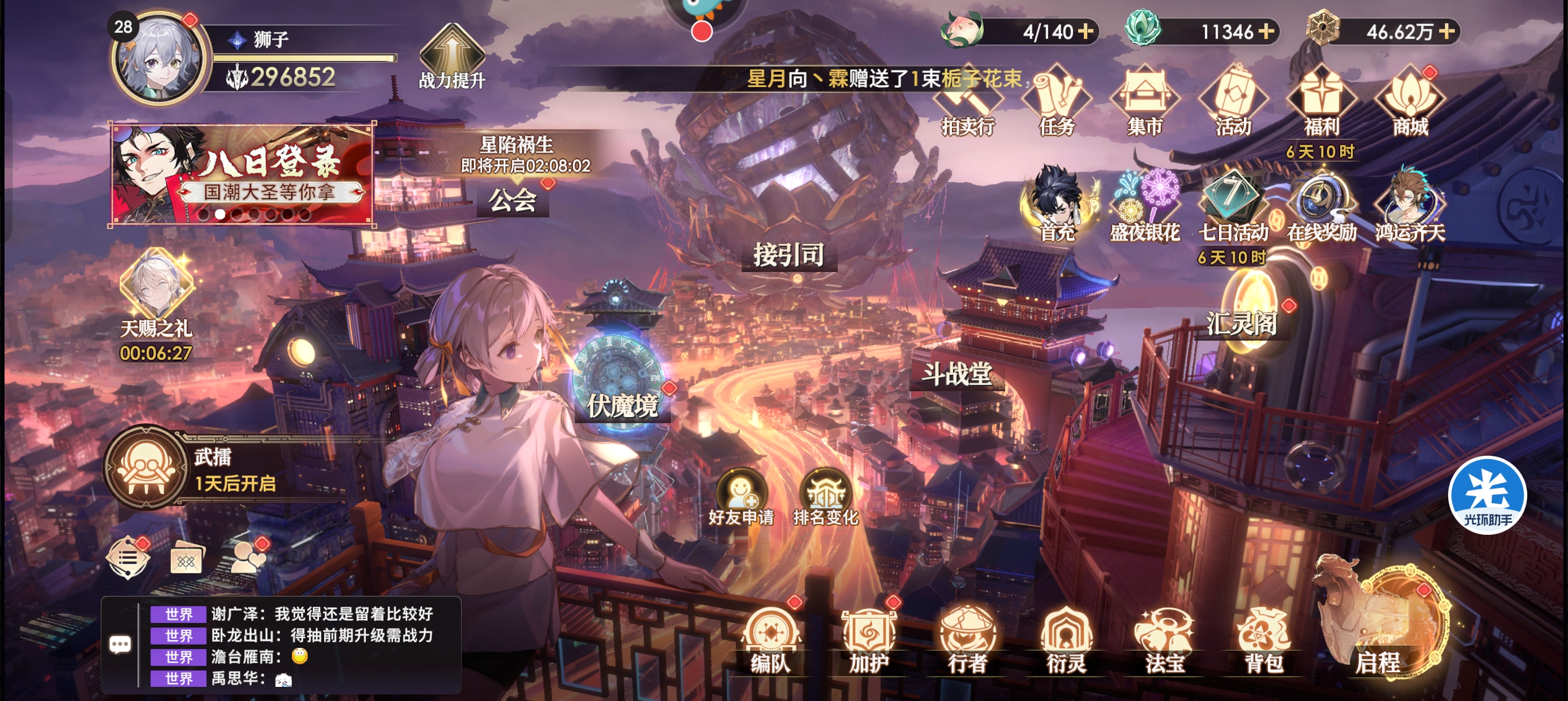
Task: Visit the 集市 market
Action: (1144, 102)
